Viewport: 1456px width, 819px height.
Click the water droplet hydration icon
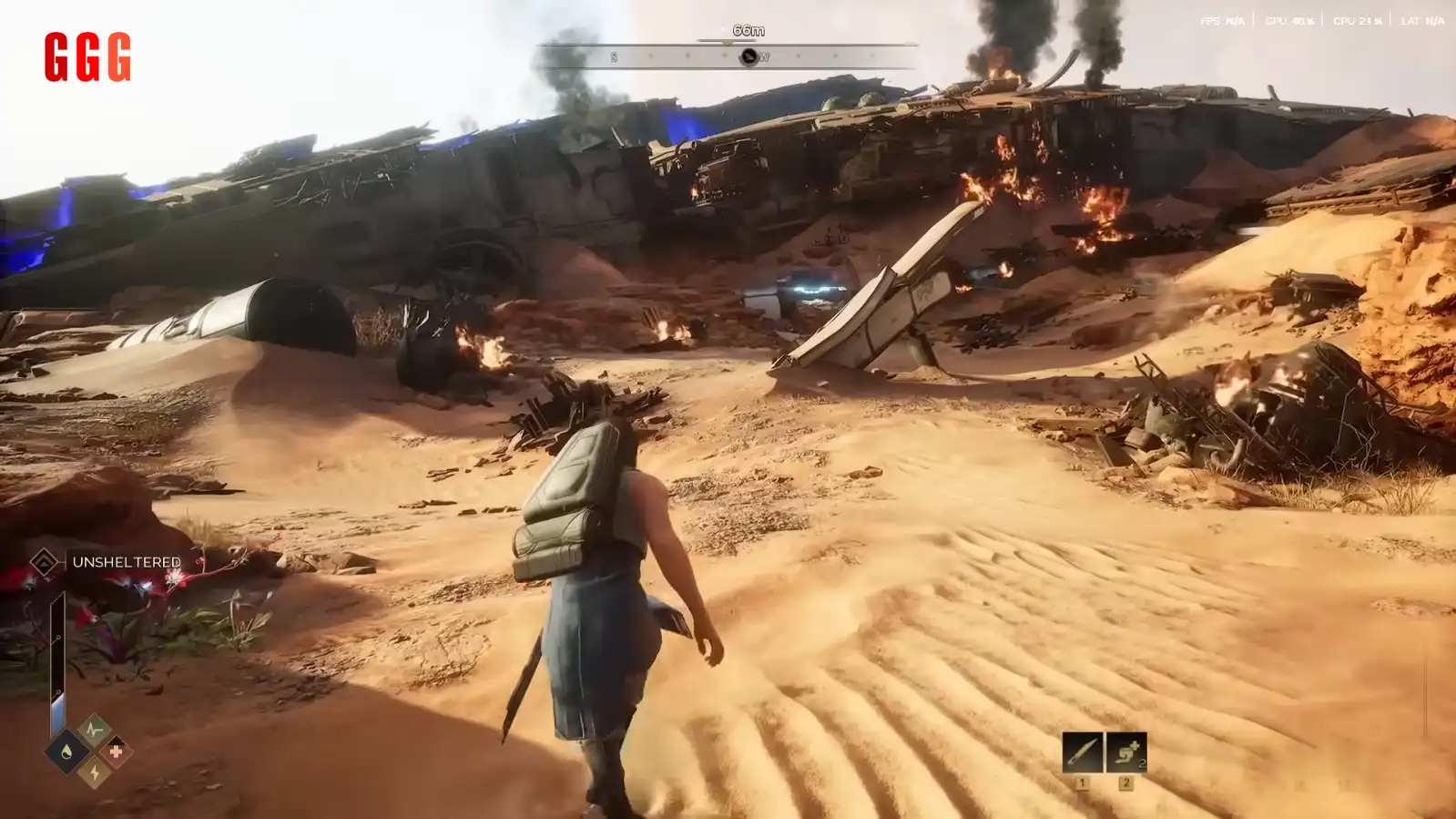(66, 752)
